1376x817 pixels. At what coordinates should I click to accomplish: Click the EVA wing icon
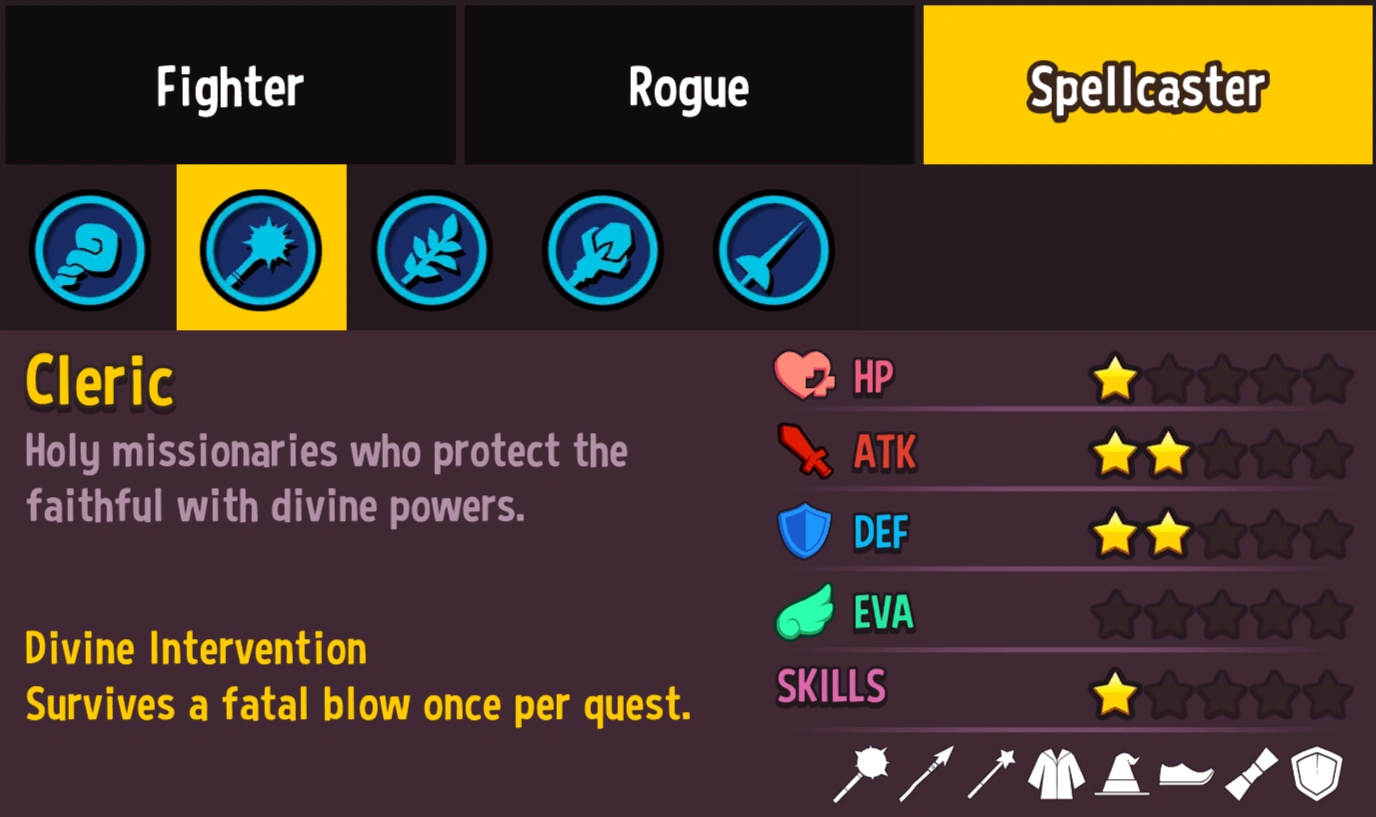pos(806,611)
